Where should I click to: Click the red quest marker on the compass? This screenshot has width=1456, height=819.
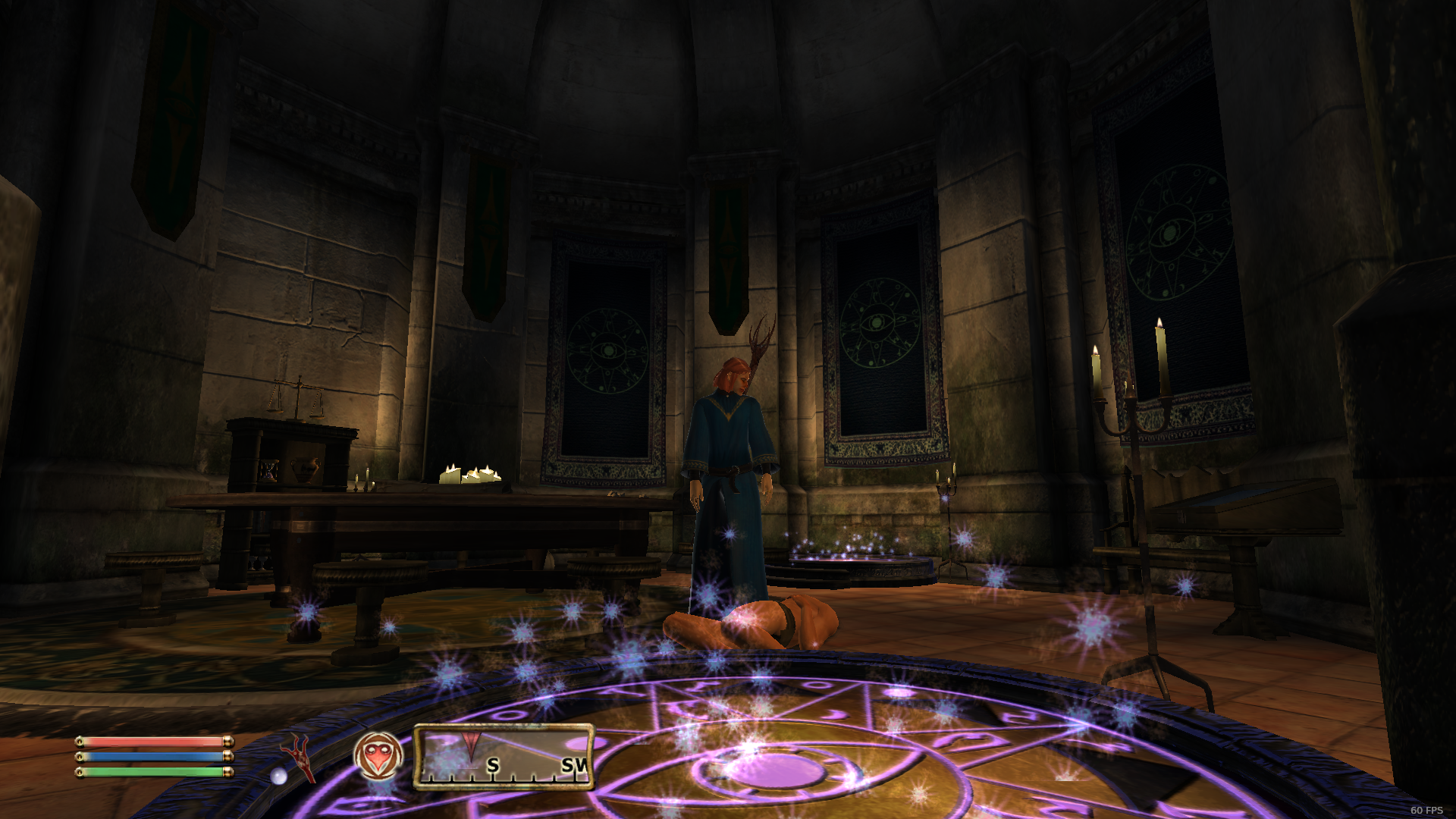[471, 743]
